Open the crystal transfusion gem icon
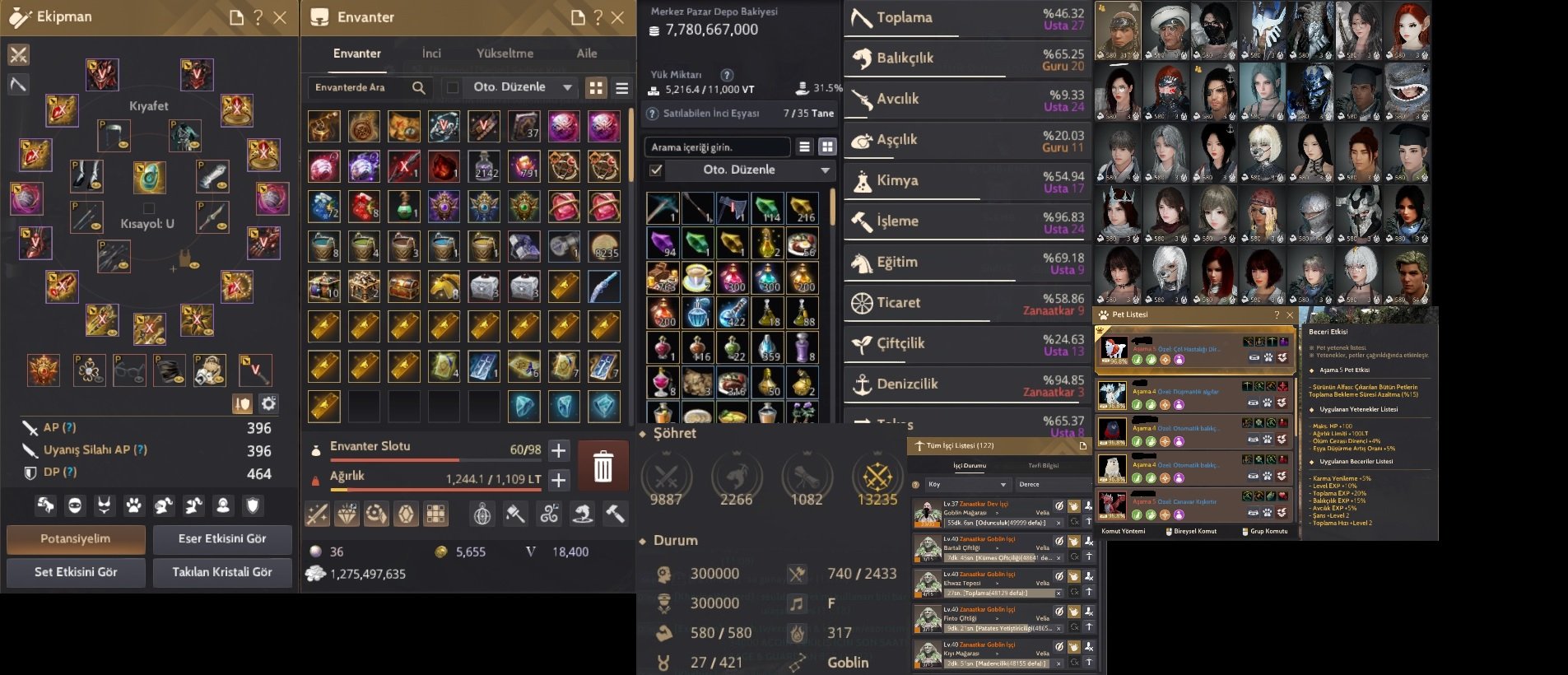This screenshot has width=1568, height=675. [x=407, y=514]
